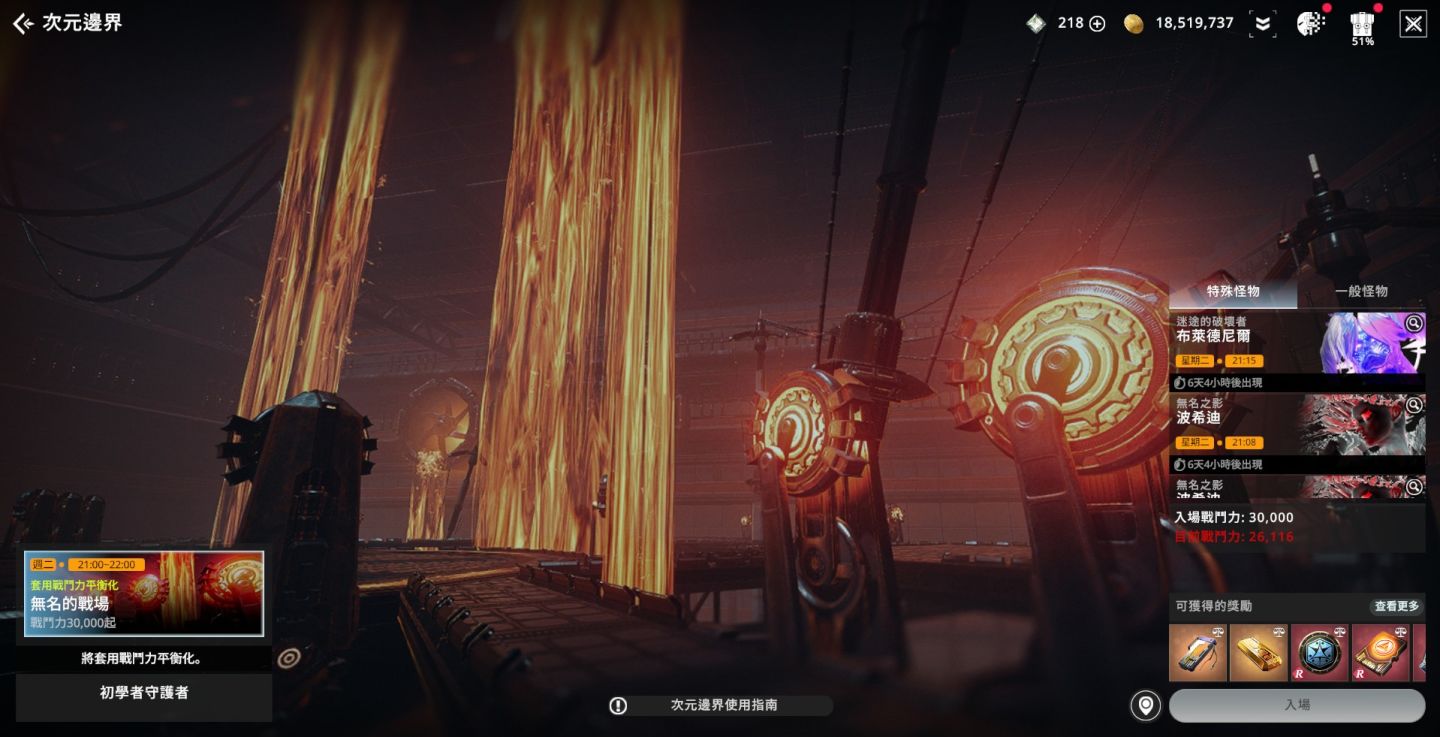Screen dimensions: 1440x737
Task: Inspect the boss 布萊德尼爾 with its magnifier
Action: (x=1413, y=323)
